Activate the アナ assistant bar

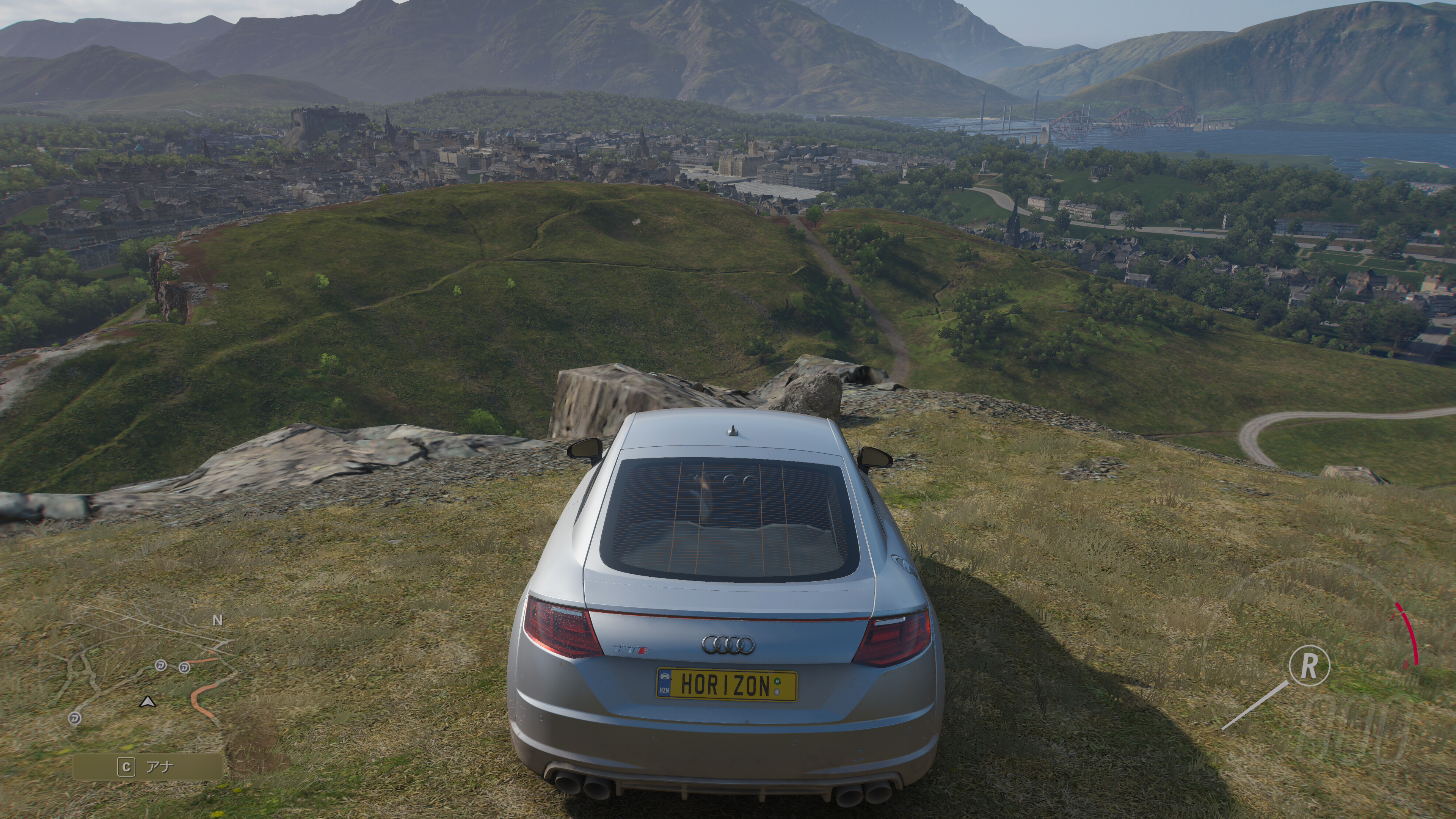[147, 767]
